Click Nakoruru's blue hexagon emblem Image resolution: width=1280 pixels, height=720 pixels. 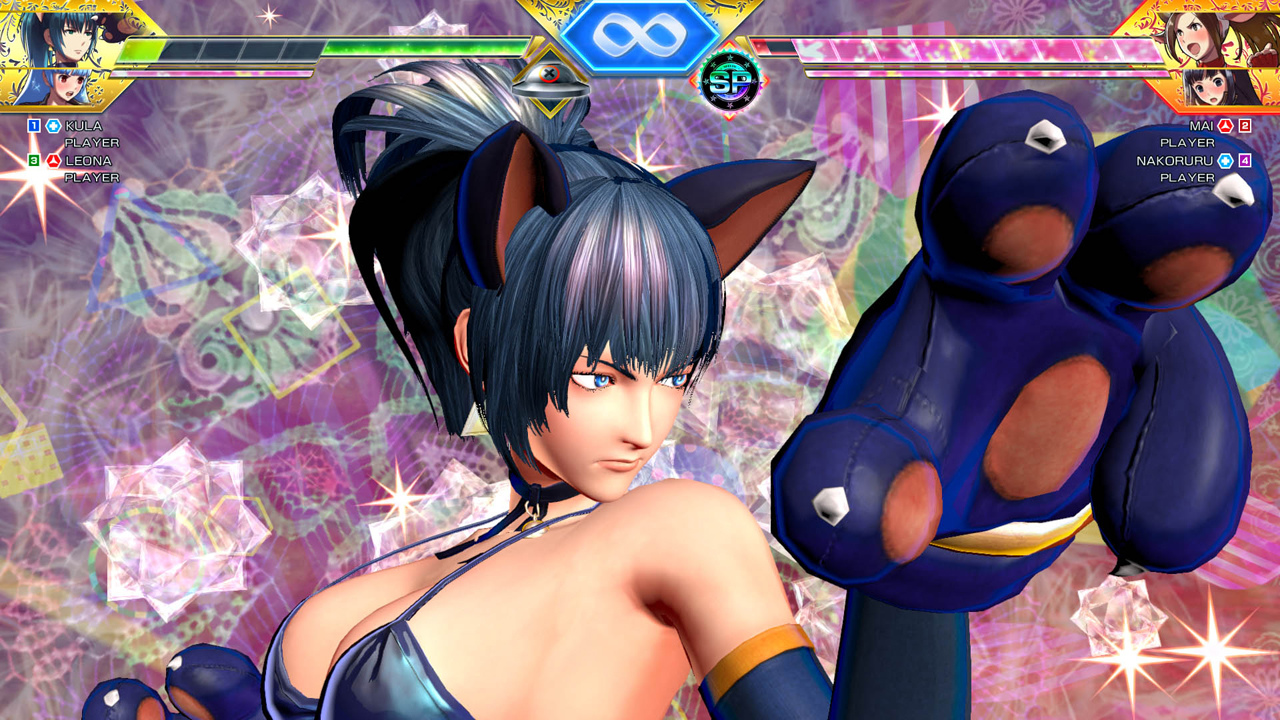pos(1224,161)
